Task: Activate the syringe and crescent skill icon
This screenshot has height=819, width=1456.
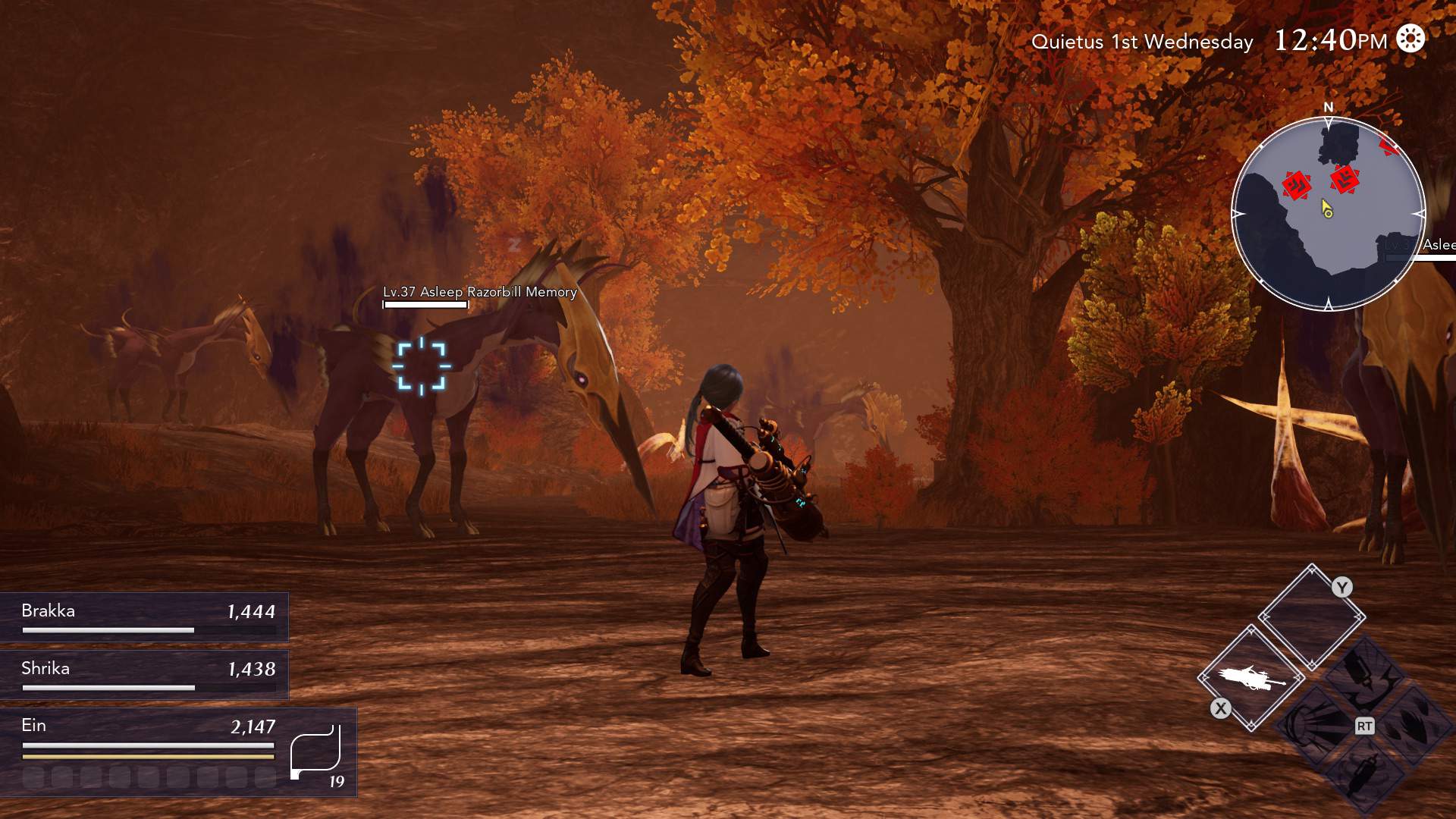Action: [x=1366, y=675]
